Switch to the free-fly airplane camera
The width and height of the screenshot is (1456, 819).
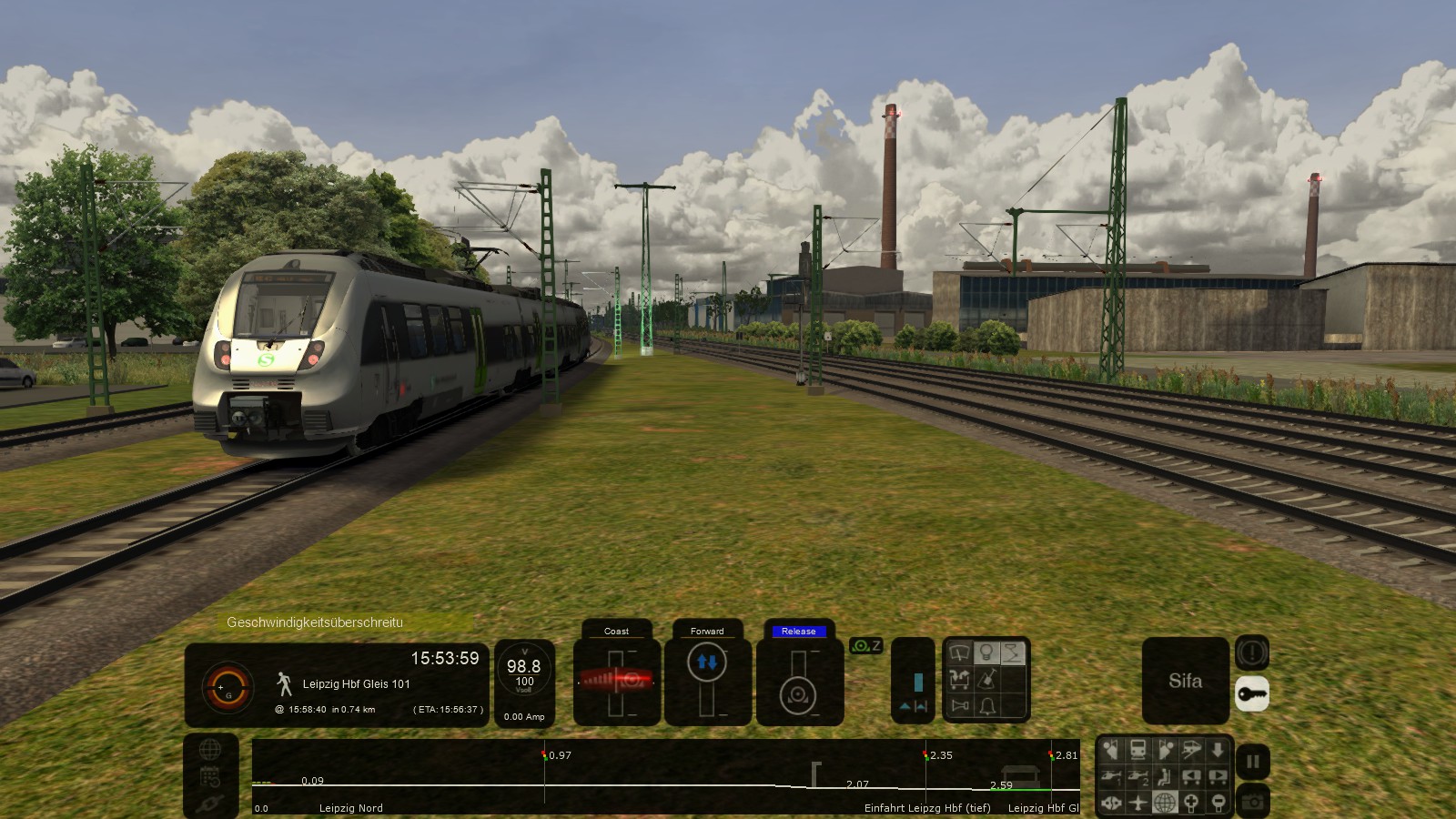[1137, 803]
